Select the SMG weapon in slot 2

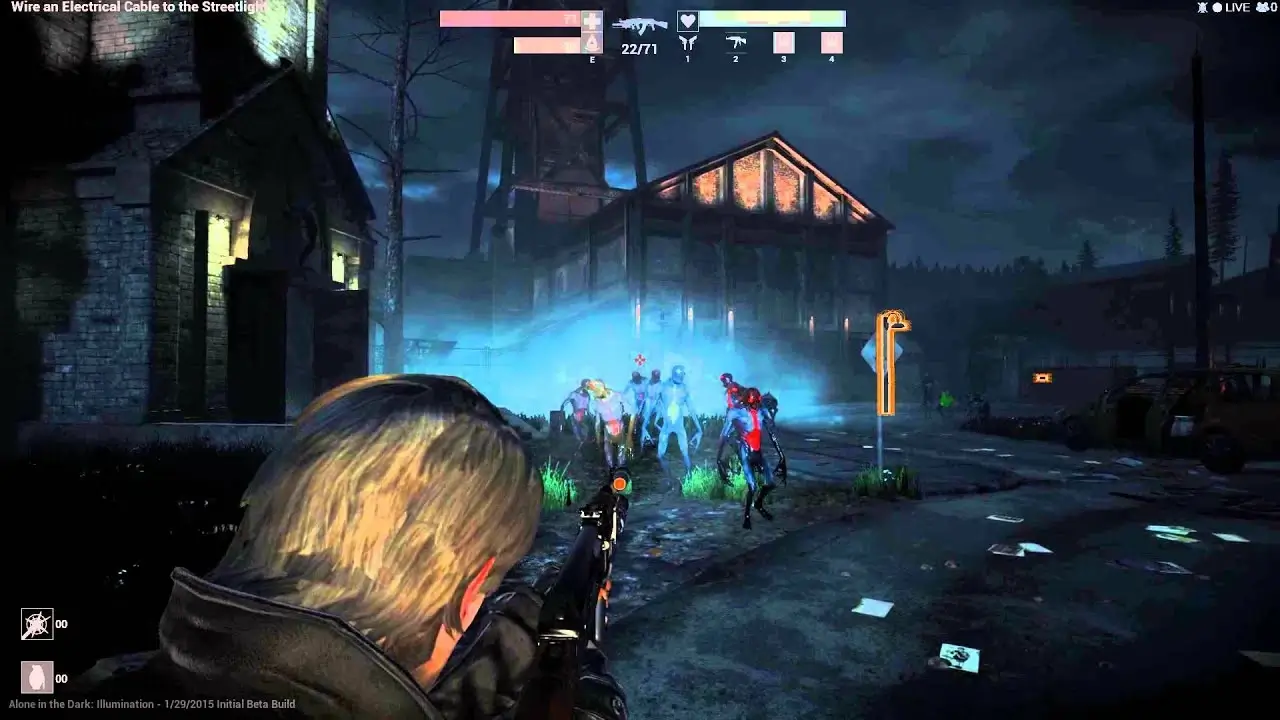[x=735, y=42]
